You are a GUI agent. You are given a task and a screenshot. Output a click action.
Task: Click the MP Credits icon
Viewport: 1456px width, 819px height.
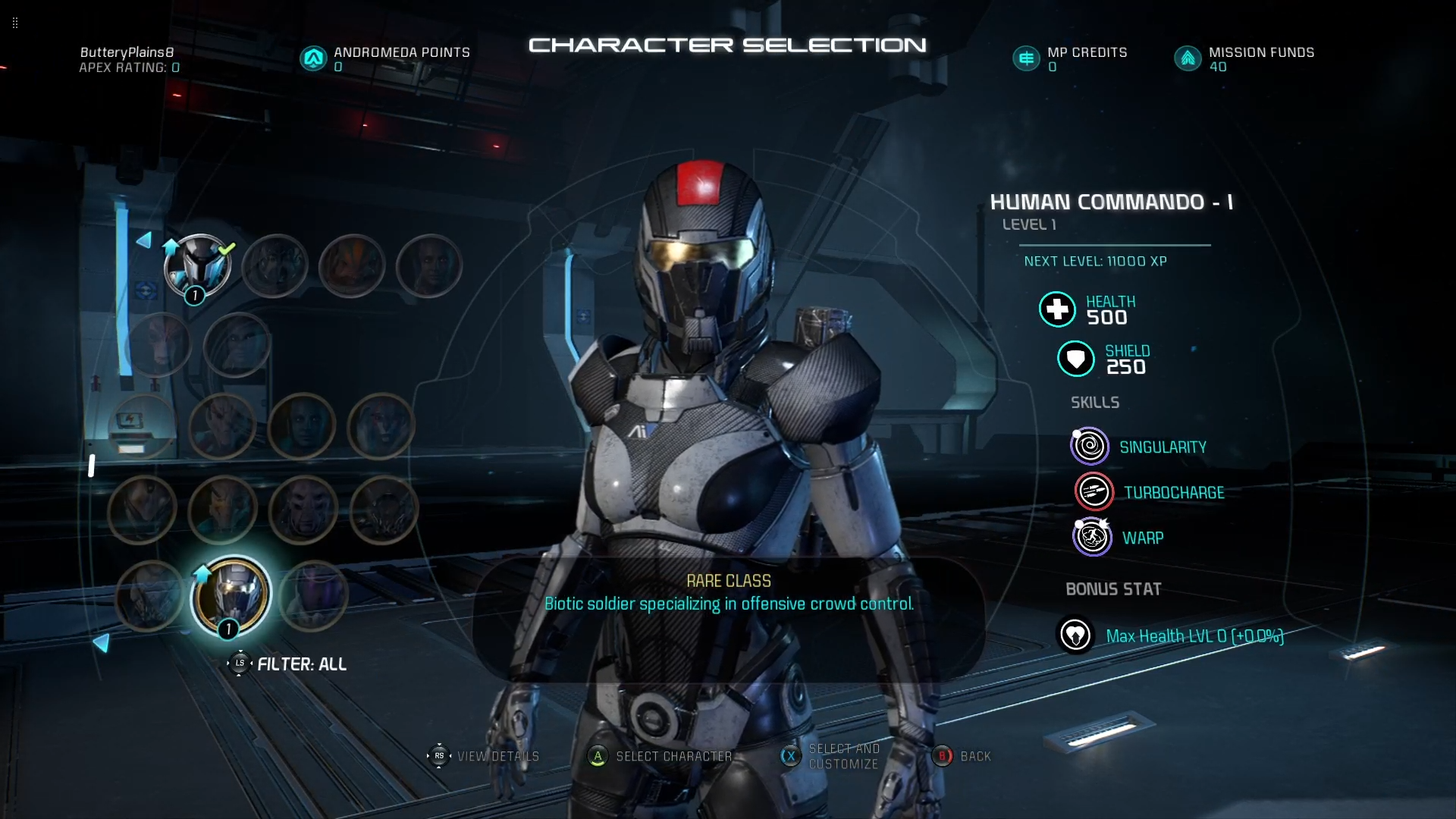tap(1026, 58)
